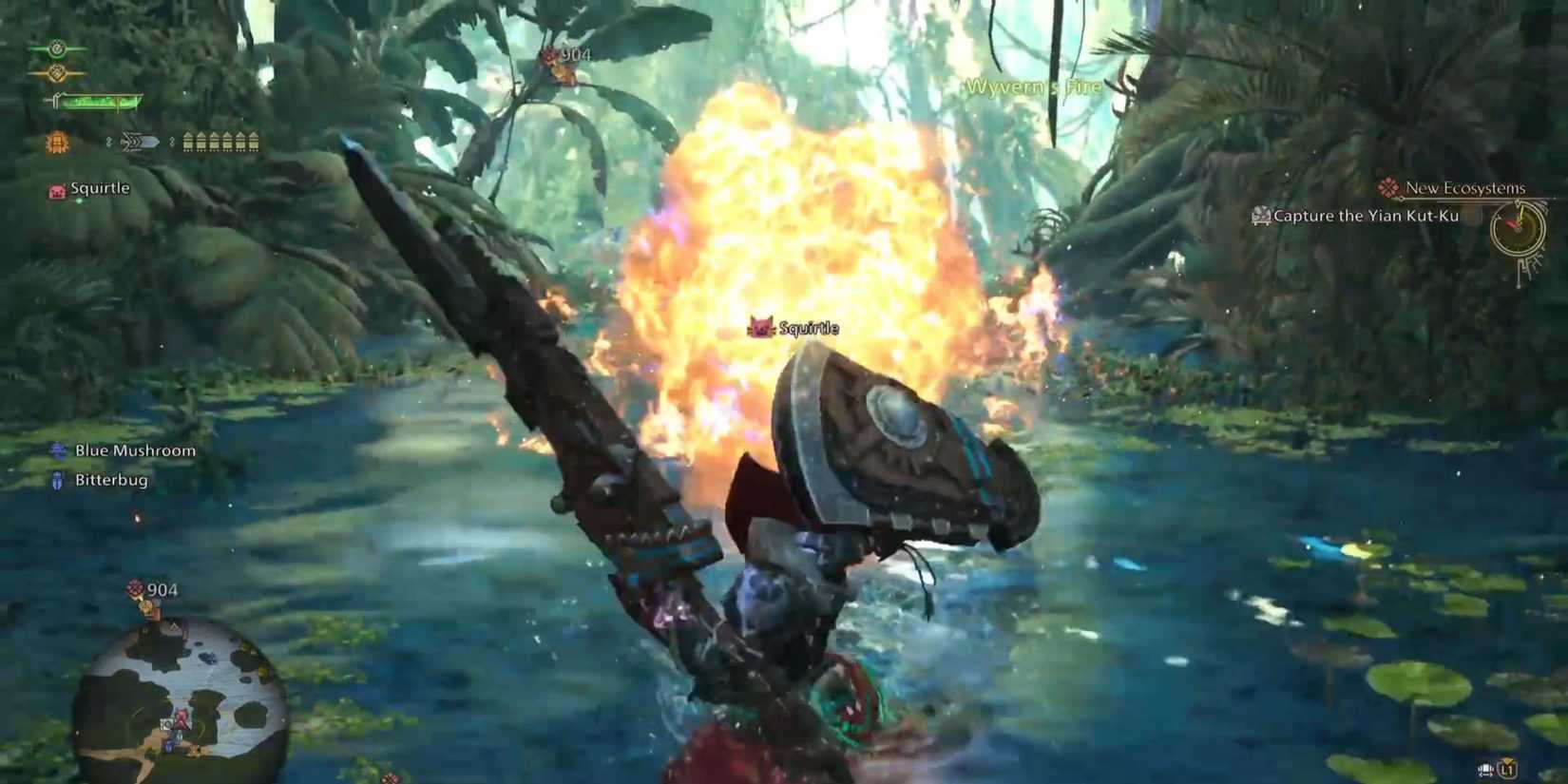Click the green sharpness gauge bar

coord(100,102)
